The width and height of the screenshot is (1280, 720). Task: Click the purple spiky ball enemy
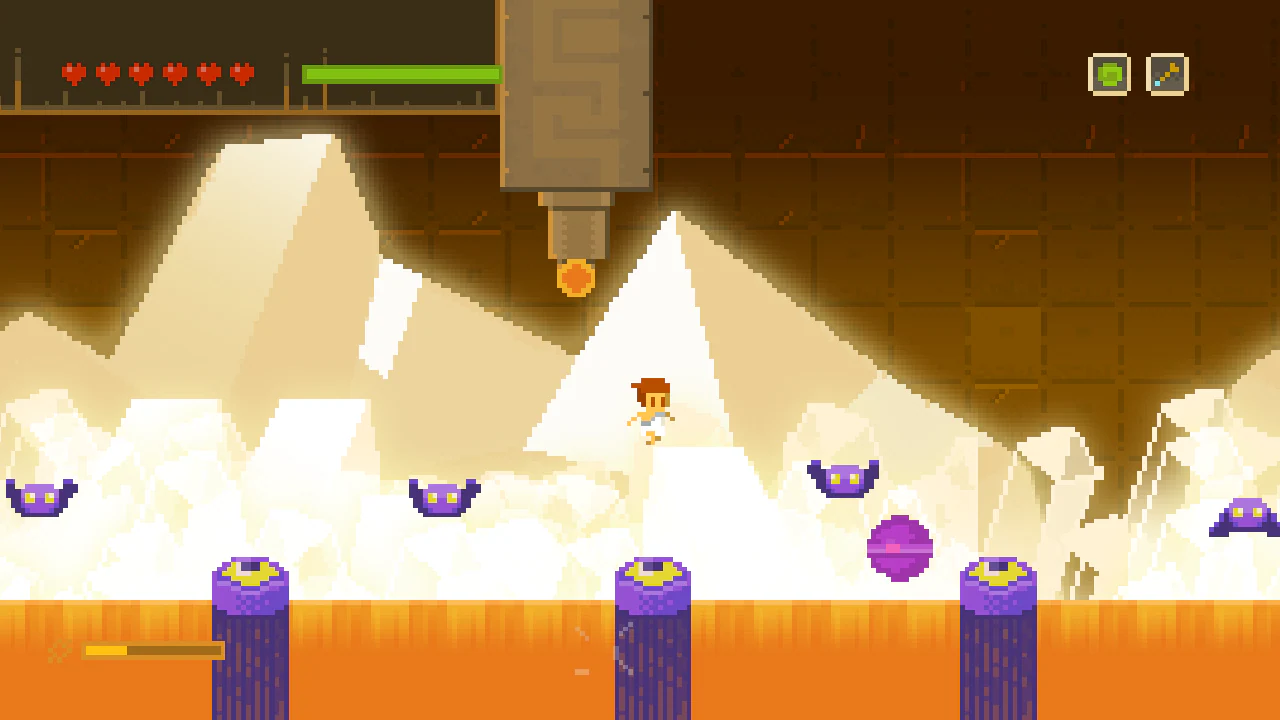pyautogui.click(x=899, y=547)
